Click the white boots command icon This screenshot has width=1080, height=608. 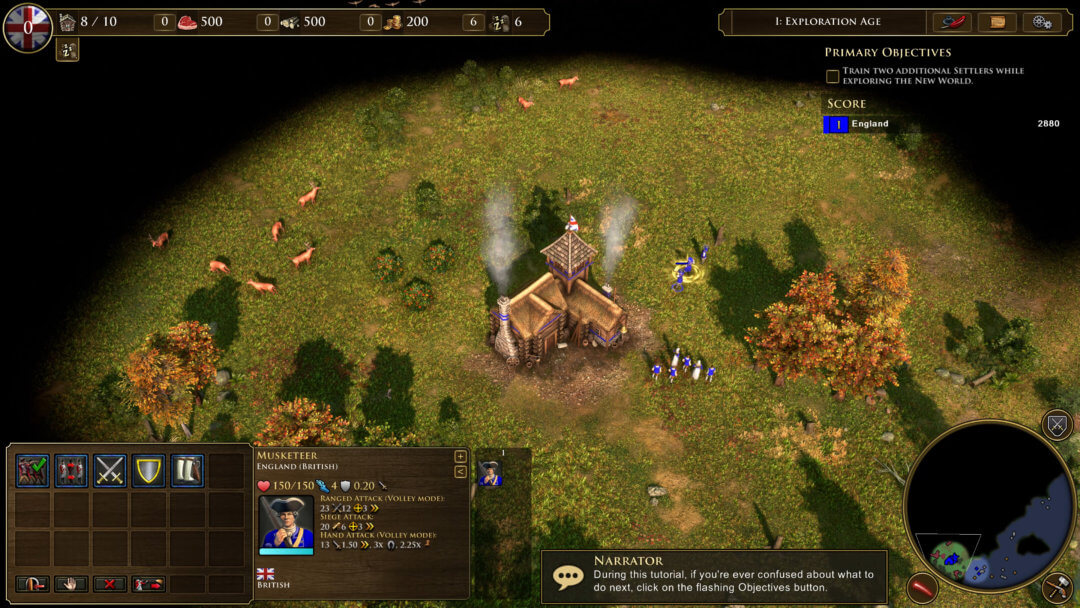click(187, 470)
